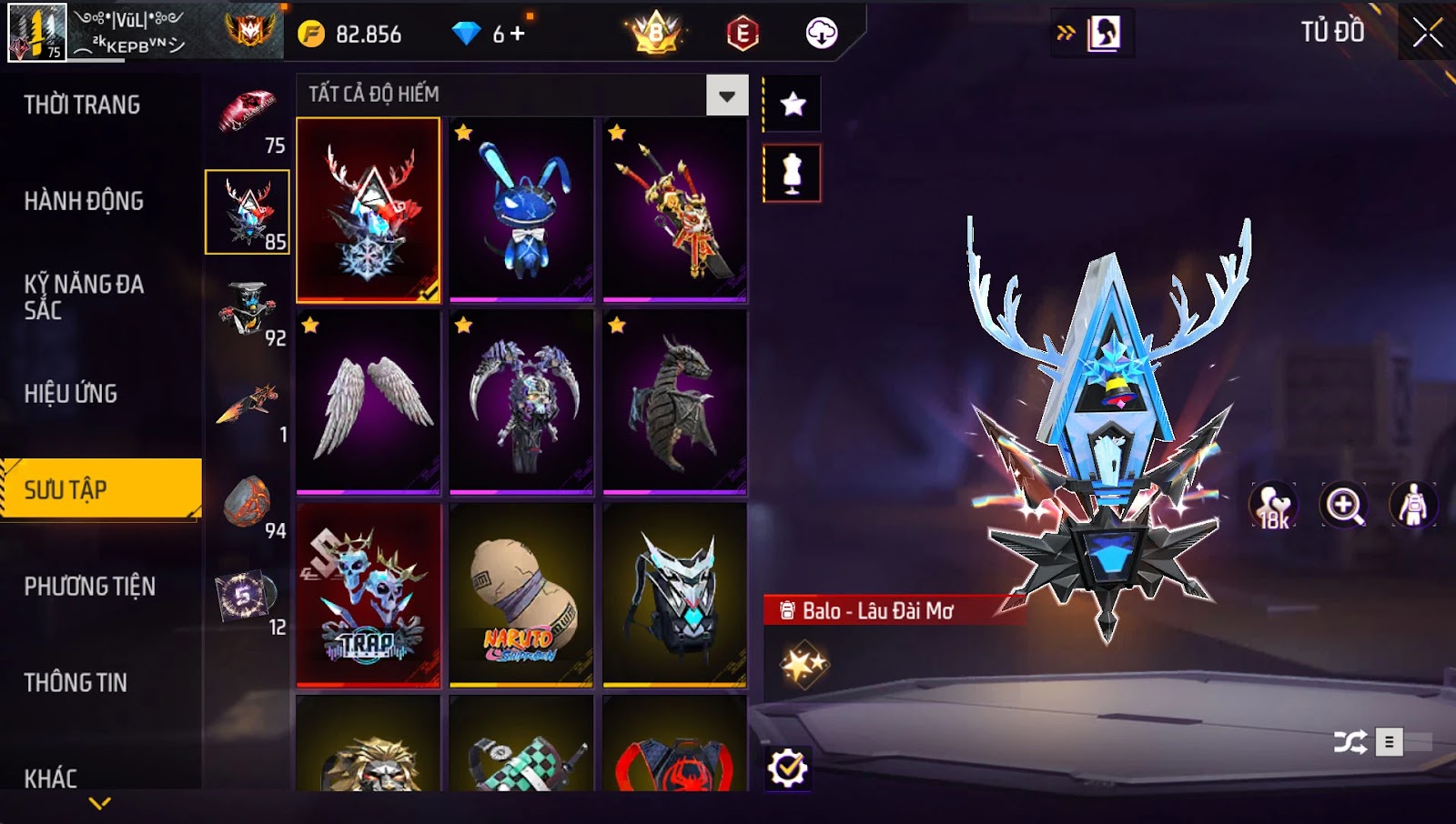Pick the white angel wings backpack
Image resolution: width=1456 pixels, height=824 pixels.
(369, 402)
